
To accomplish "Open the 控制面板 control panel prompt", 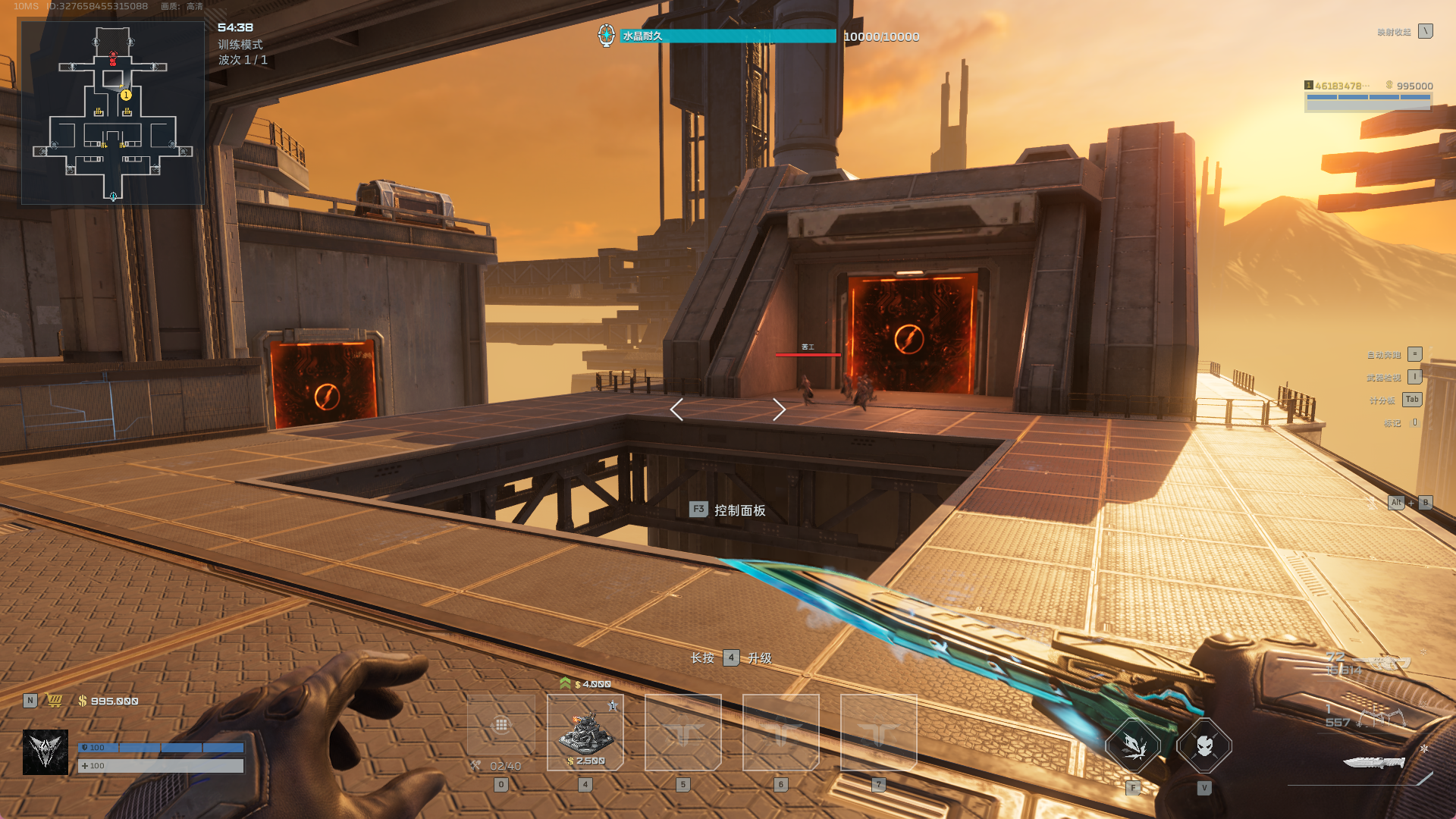I will (728, 510).
